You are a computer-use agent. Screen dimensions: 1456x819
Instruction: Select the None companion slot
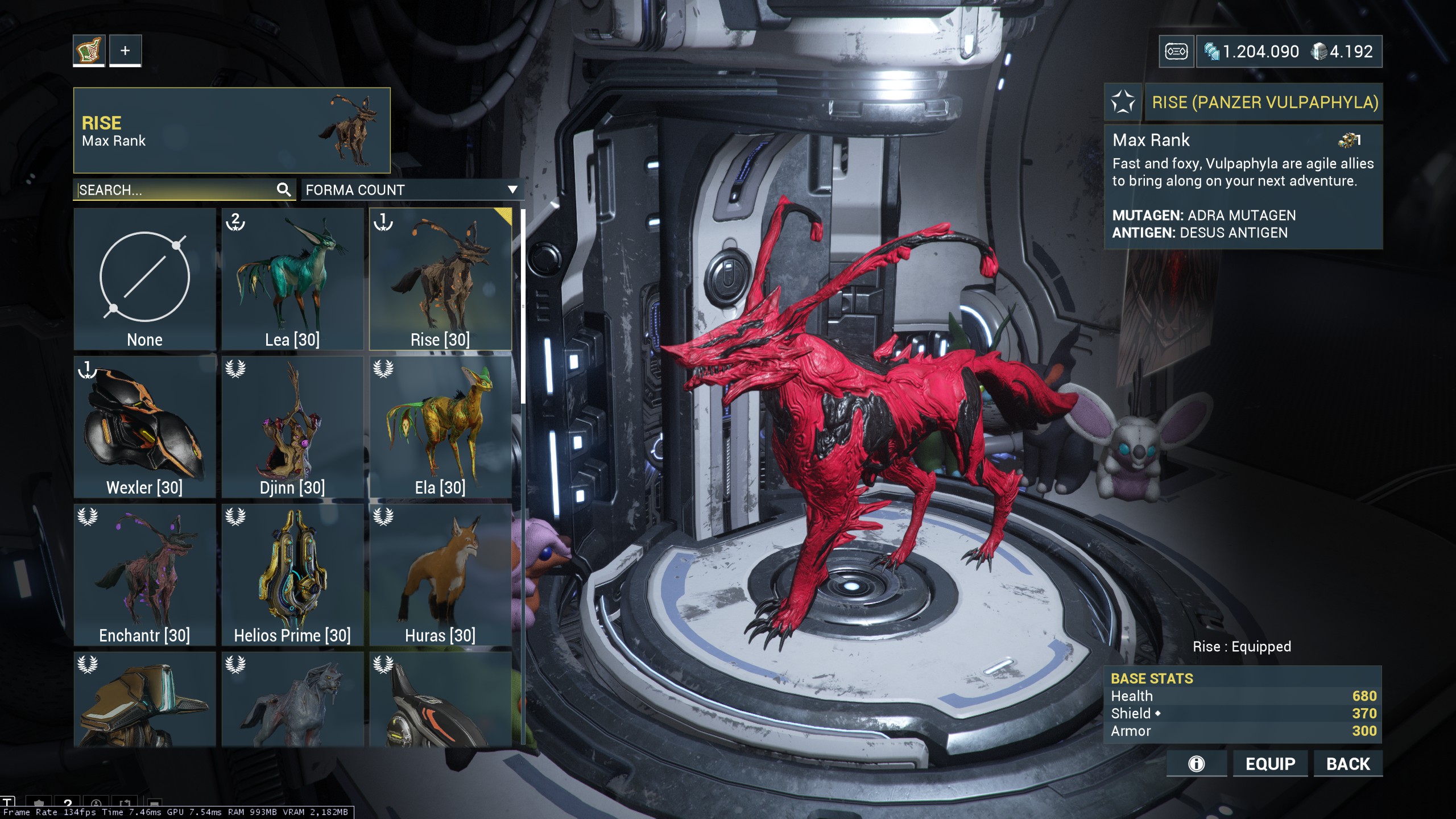[144, 279]
